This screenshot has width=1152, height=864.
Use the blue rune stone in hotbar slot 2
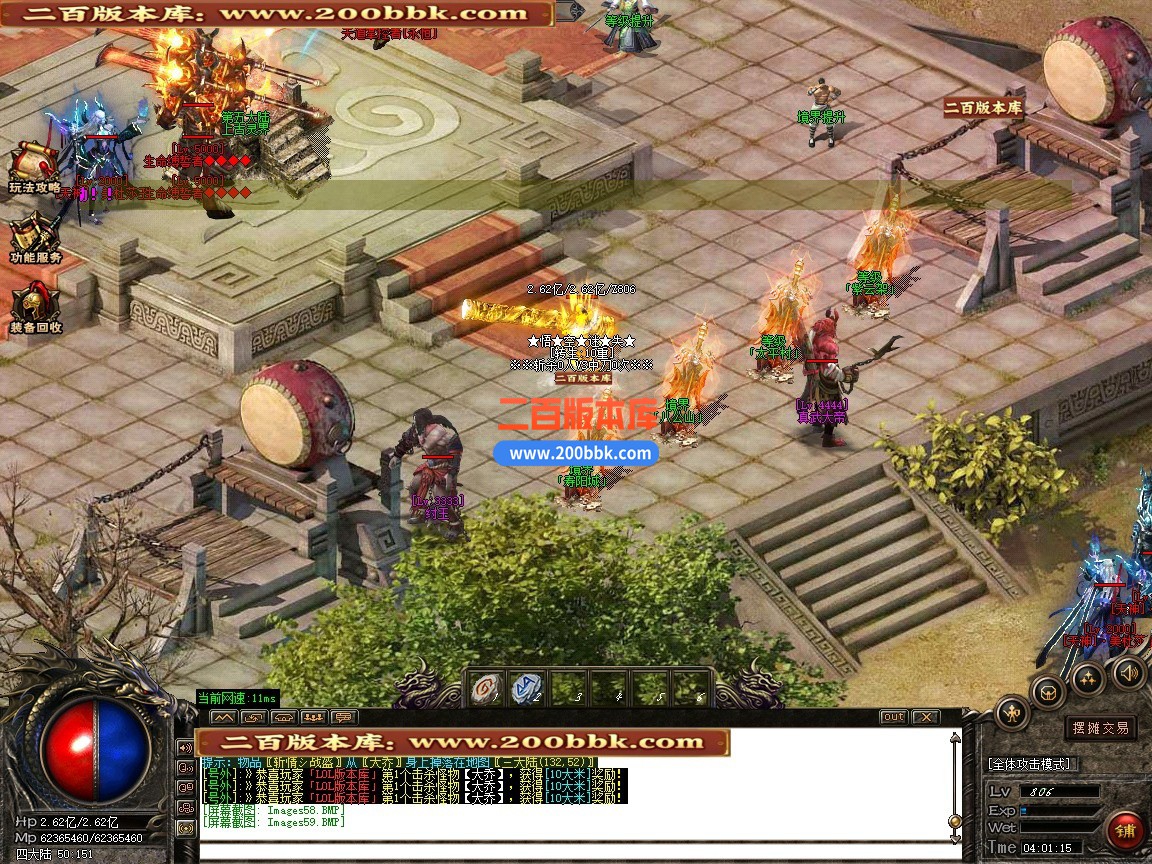pyautogui.click(x=527, y=688)
